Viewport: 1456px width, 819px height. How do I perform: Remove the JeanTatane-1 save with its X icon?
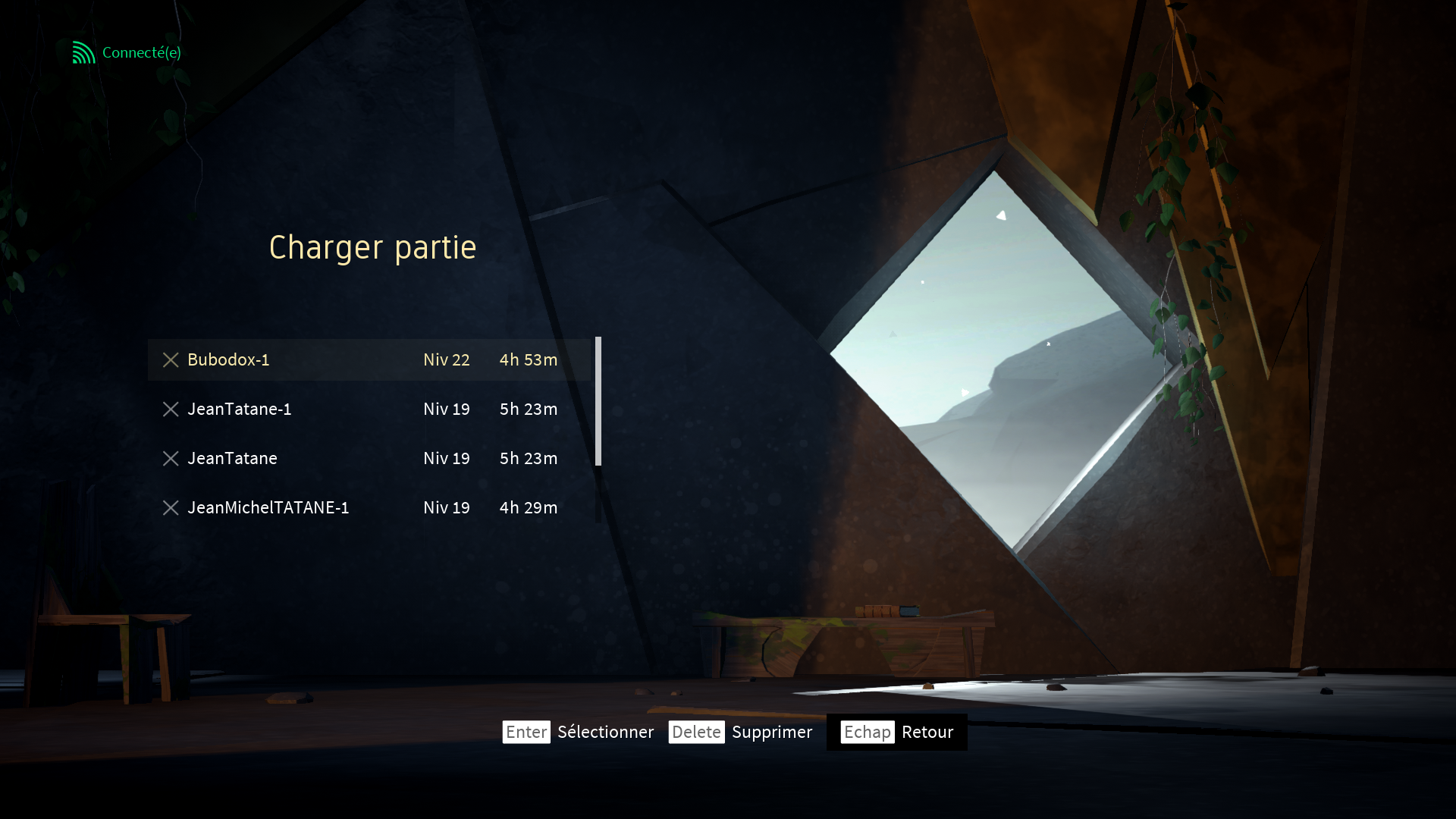point(171,409)
